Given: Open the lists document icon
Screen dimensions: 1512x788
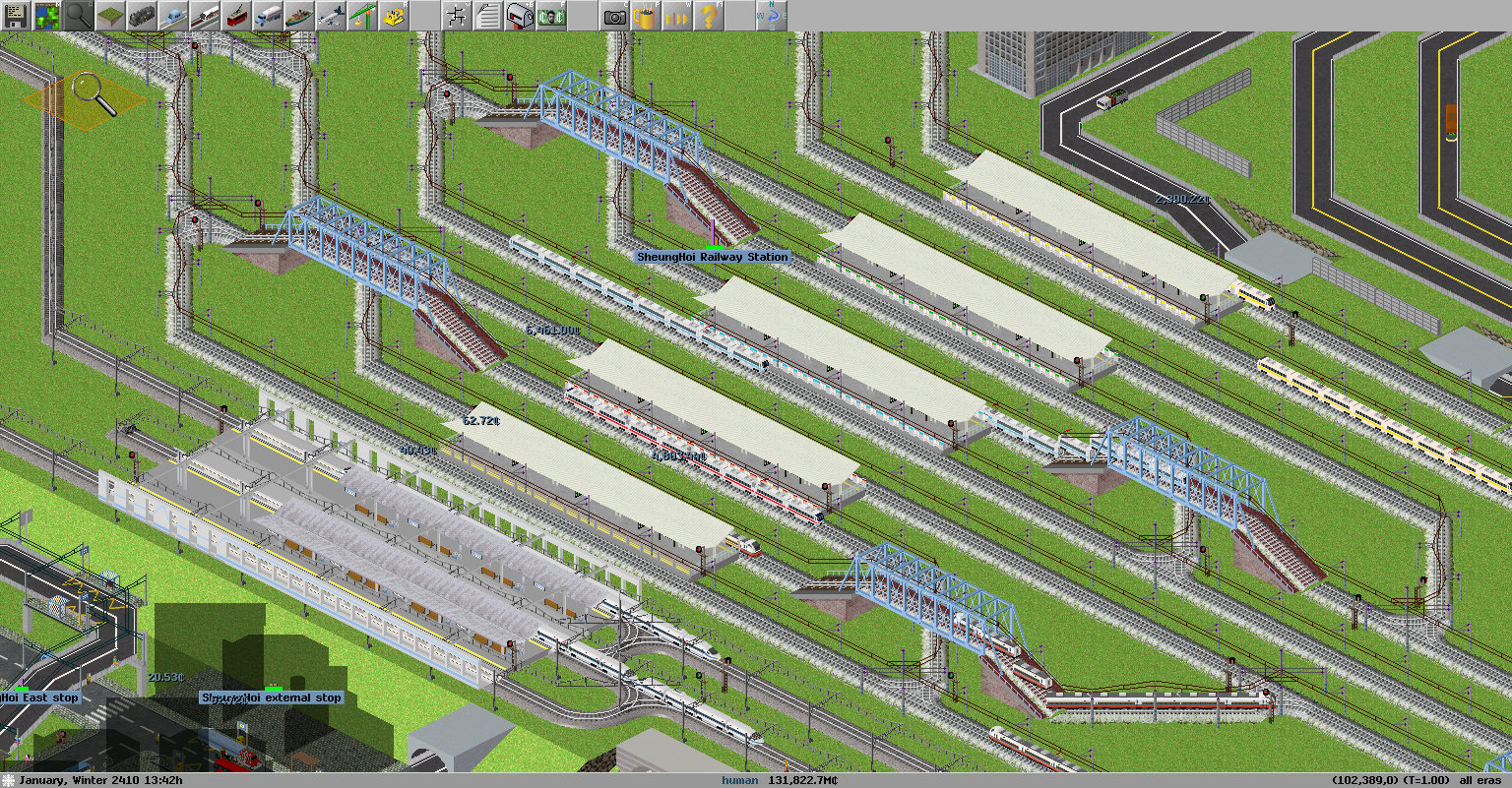Looking at the screenshot, I should tap(488, 16).
